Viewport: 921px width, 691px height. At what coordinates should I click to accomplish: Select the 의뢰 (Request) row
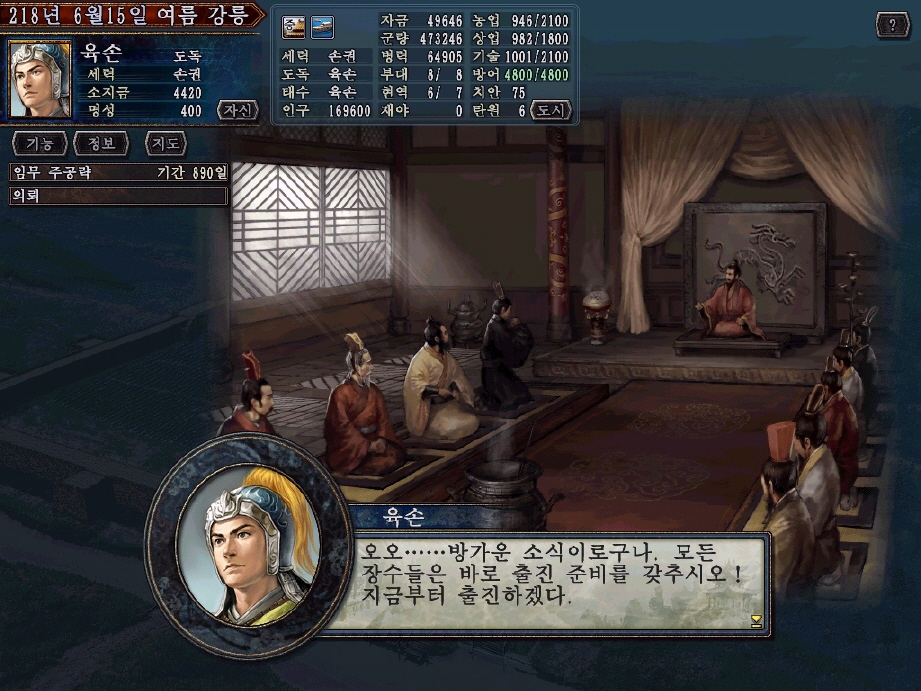pos(119,196)
